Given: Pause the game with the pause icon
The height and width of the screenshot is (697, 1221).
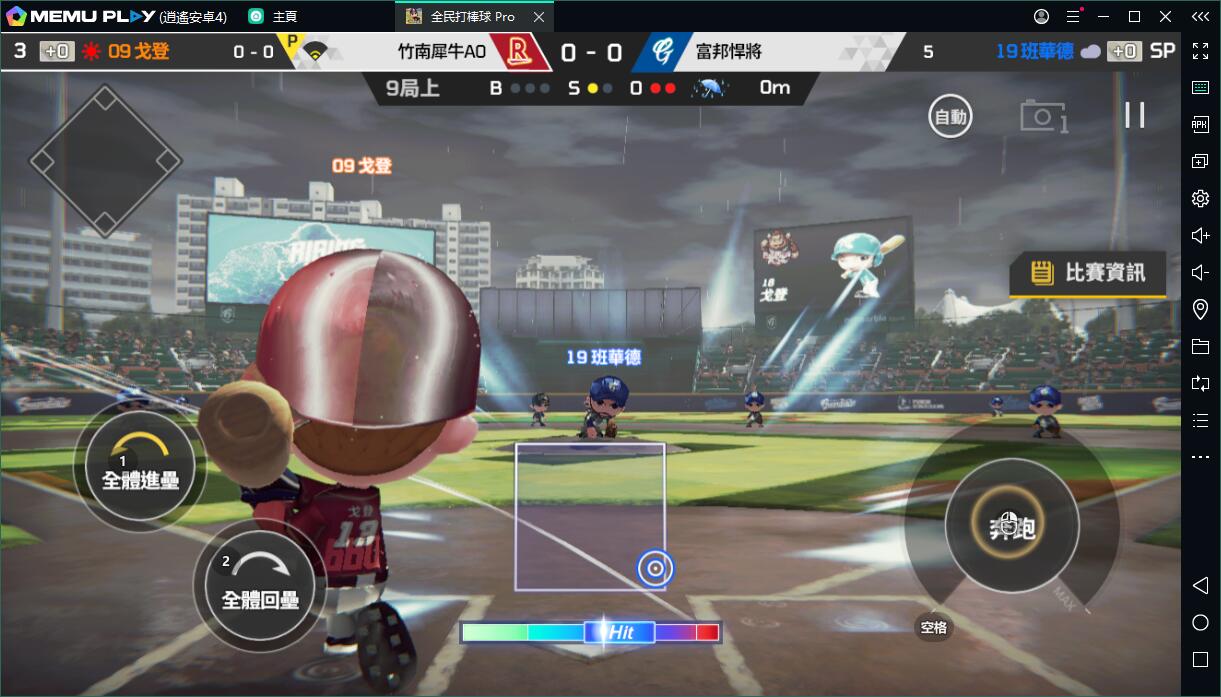Looking at the screenshot, I should click(1135, 115).
